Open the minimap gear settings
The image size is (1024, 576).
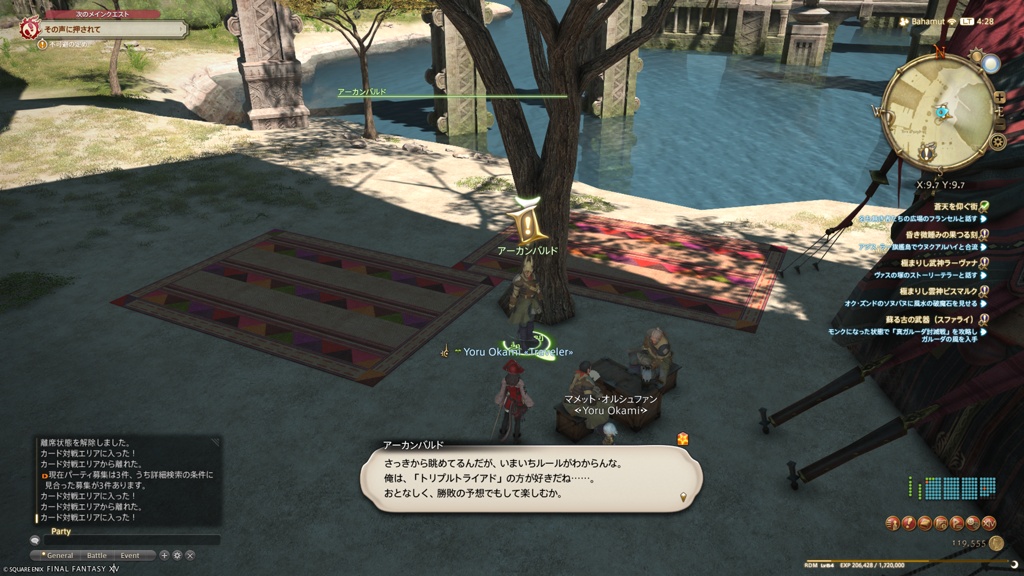click(x=997, y=142)
